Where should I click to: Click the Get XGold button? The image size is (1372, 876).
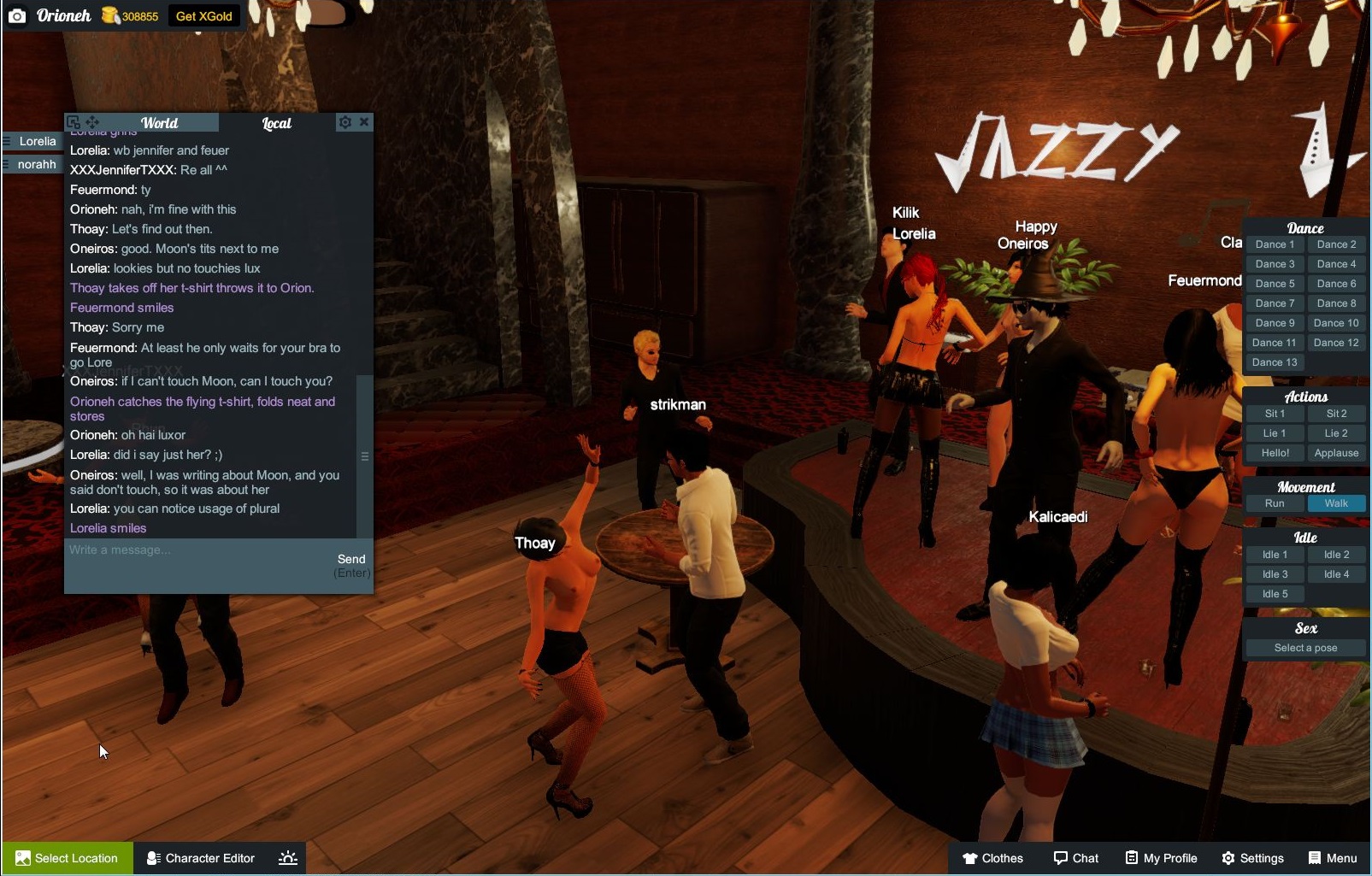click(203, 15)
